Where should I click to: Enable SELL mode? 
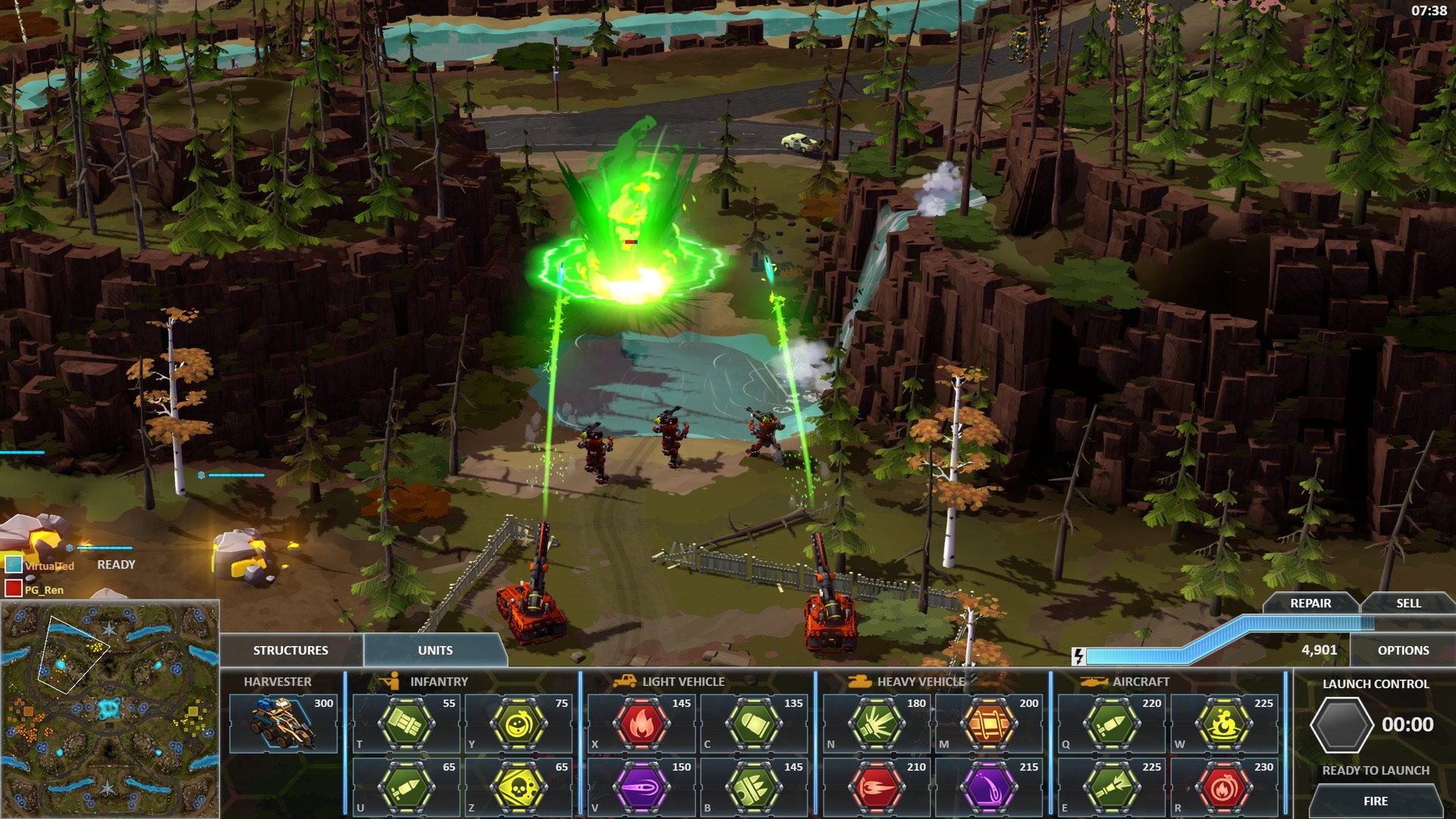coord(1408,604)
